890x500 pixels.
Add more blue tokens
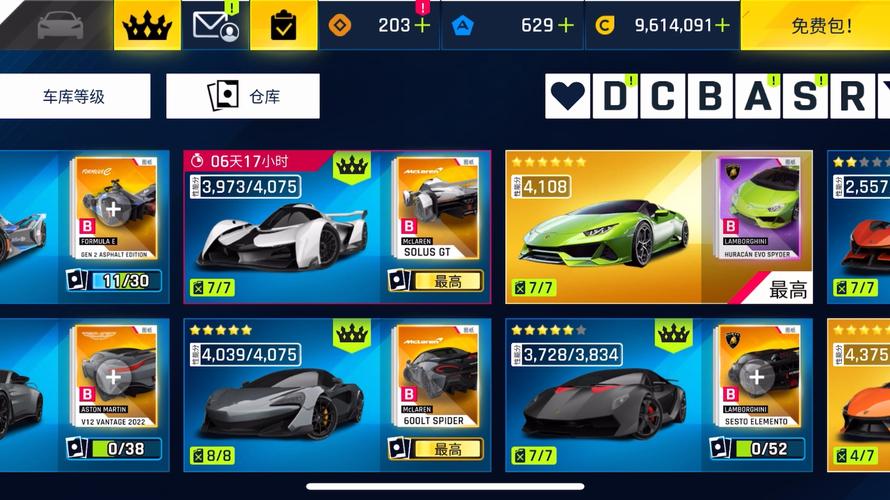pos(566,25)
